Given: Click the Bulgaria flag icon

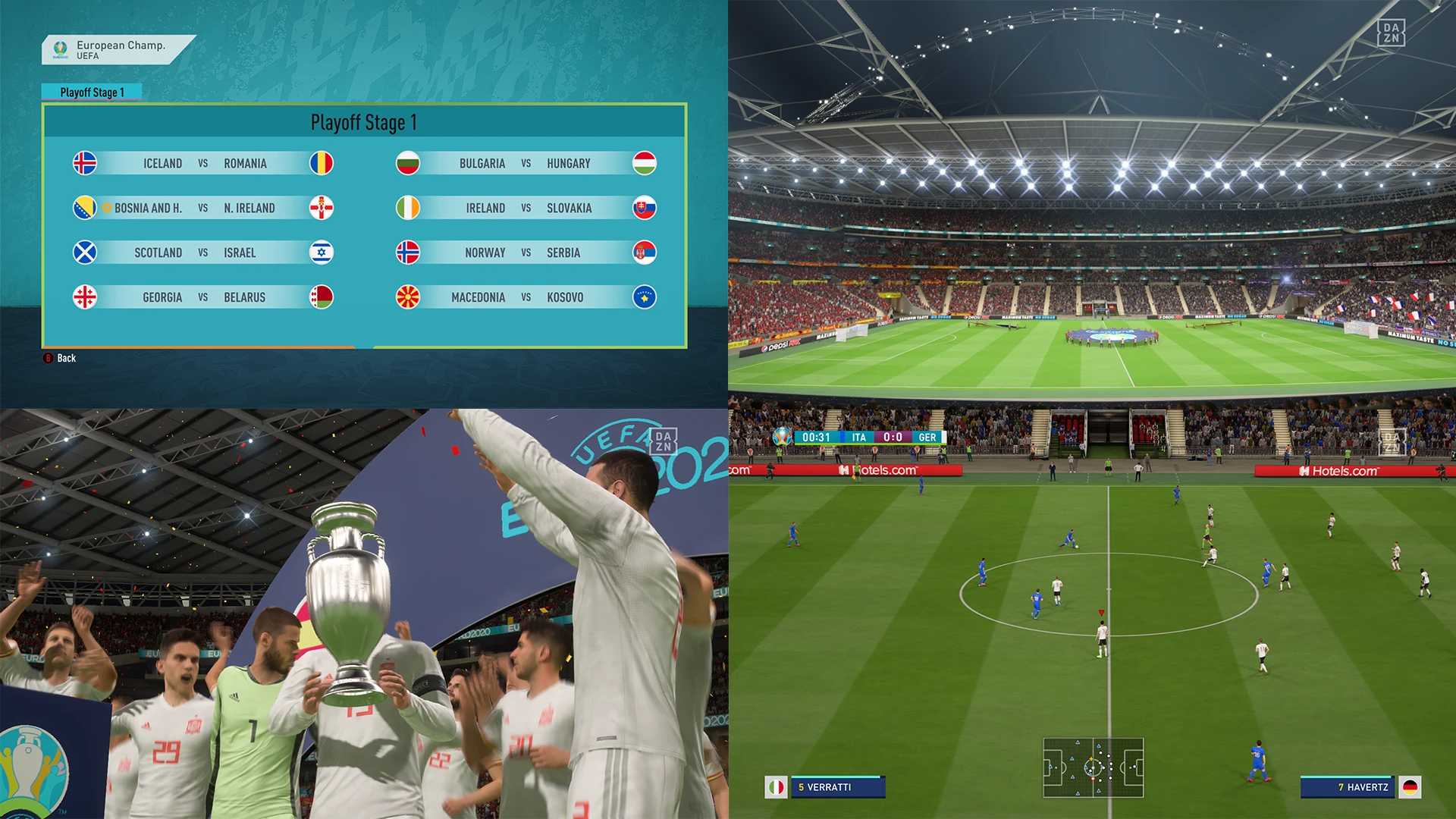Looking at the screenshot, I should 408,163.
